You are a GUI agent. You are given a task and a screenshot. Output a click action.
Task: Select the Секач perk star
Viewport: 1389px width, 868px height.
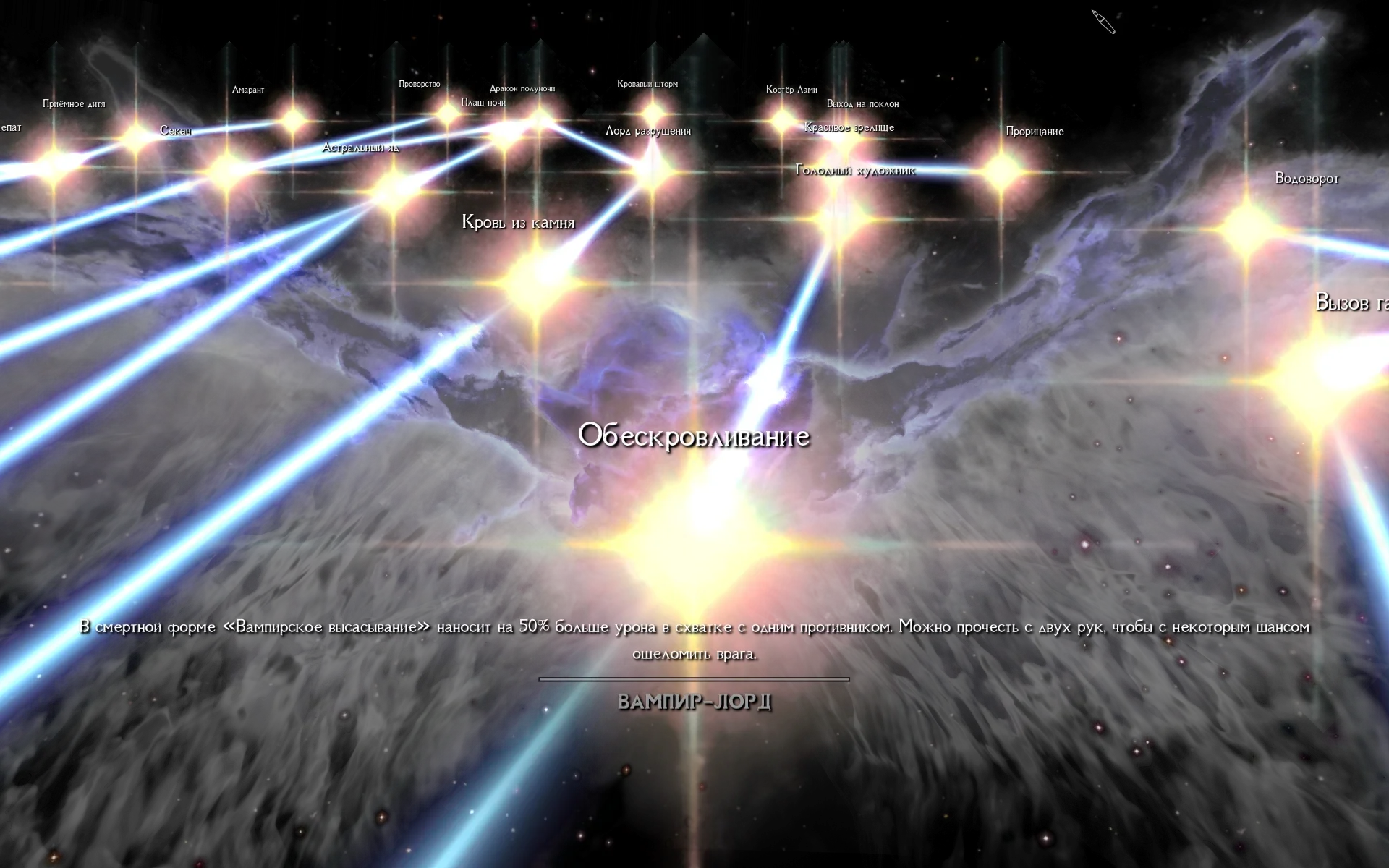click(x=226, y=171)
